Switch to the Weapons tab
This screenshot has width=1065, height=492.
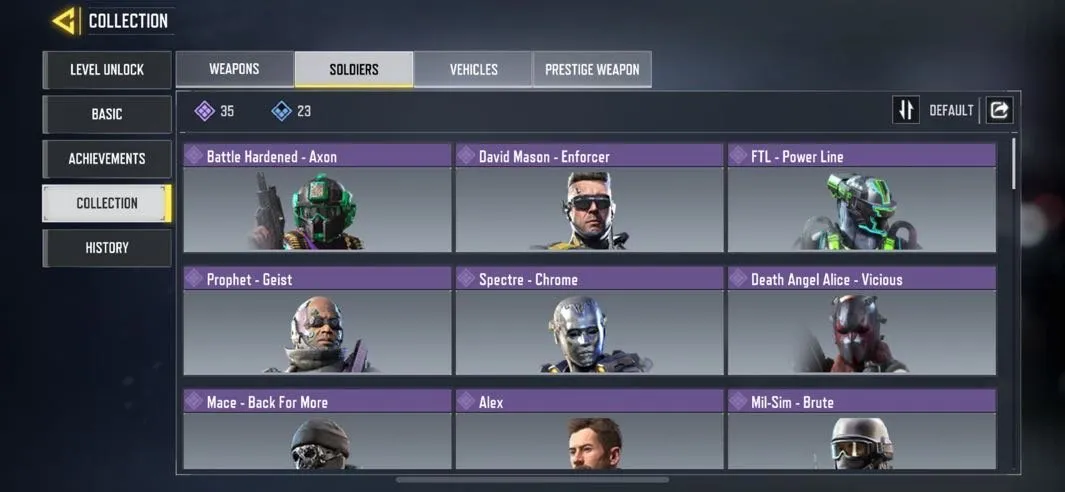(234, 69)
